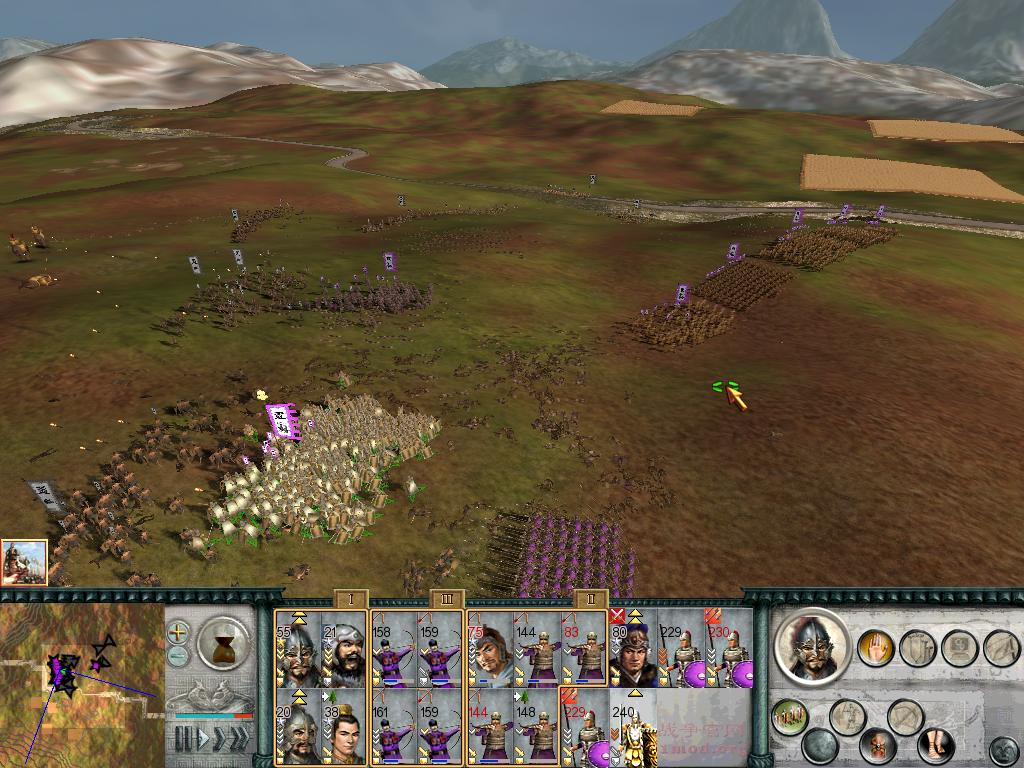Click the selected general's large portrait
The height and width of the screenshot is (768, 1024).
tap(813, 648)
